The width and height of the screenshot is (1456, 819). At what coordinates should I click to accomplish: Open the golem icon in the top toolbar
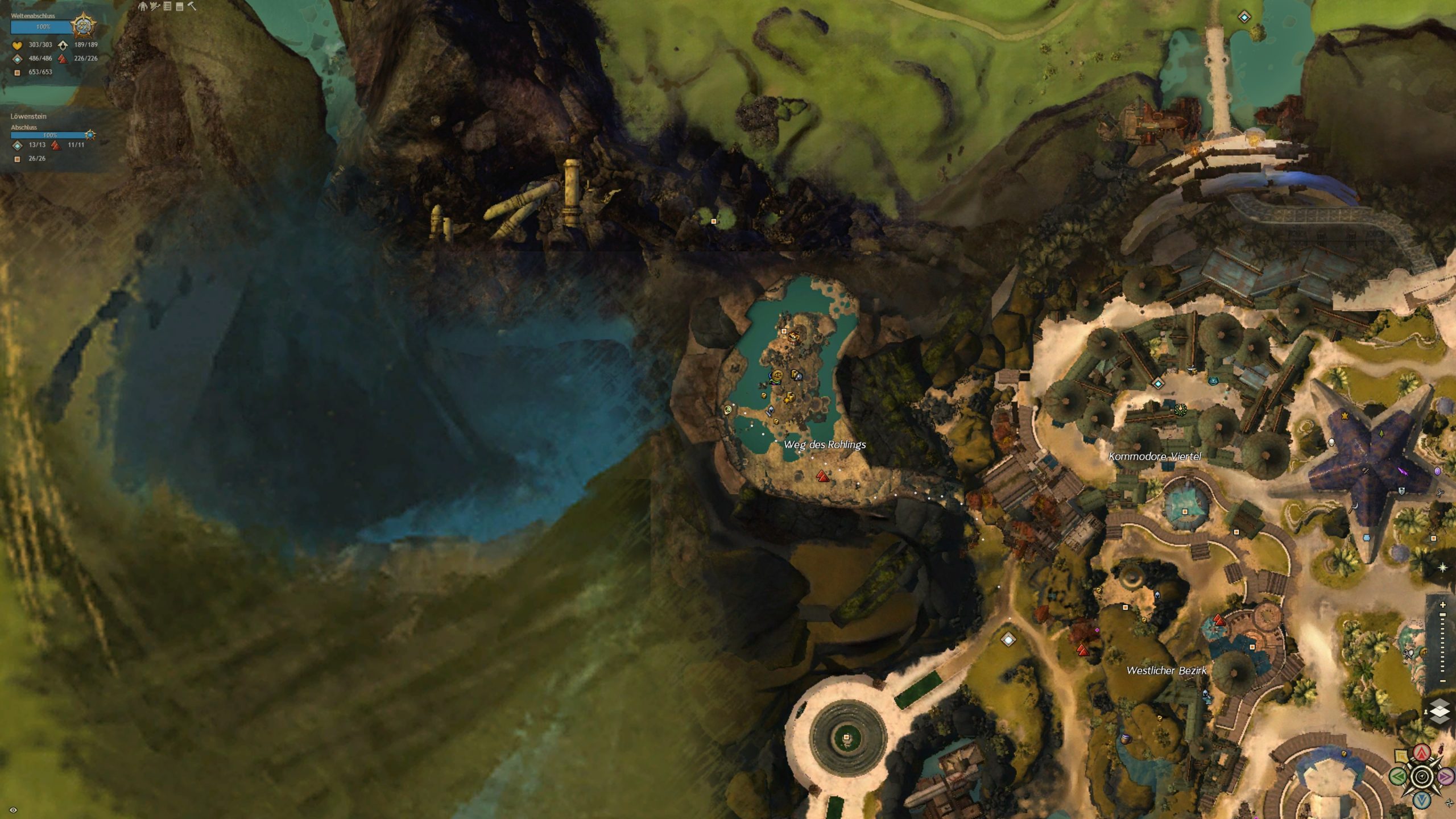coord(143,6)
